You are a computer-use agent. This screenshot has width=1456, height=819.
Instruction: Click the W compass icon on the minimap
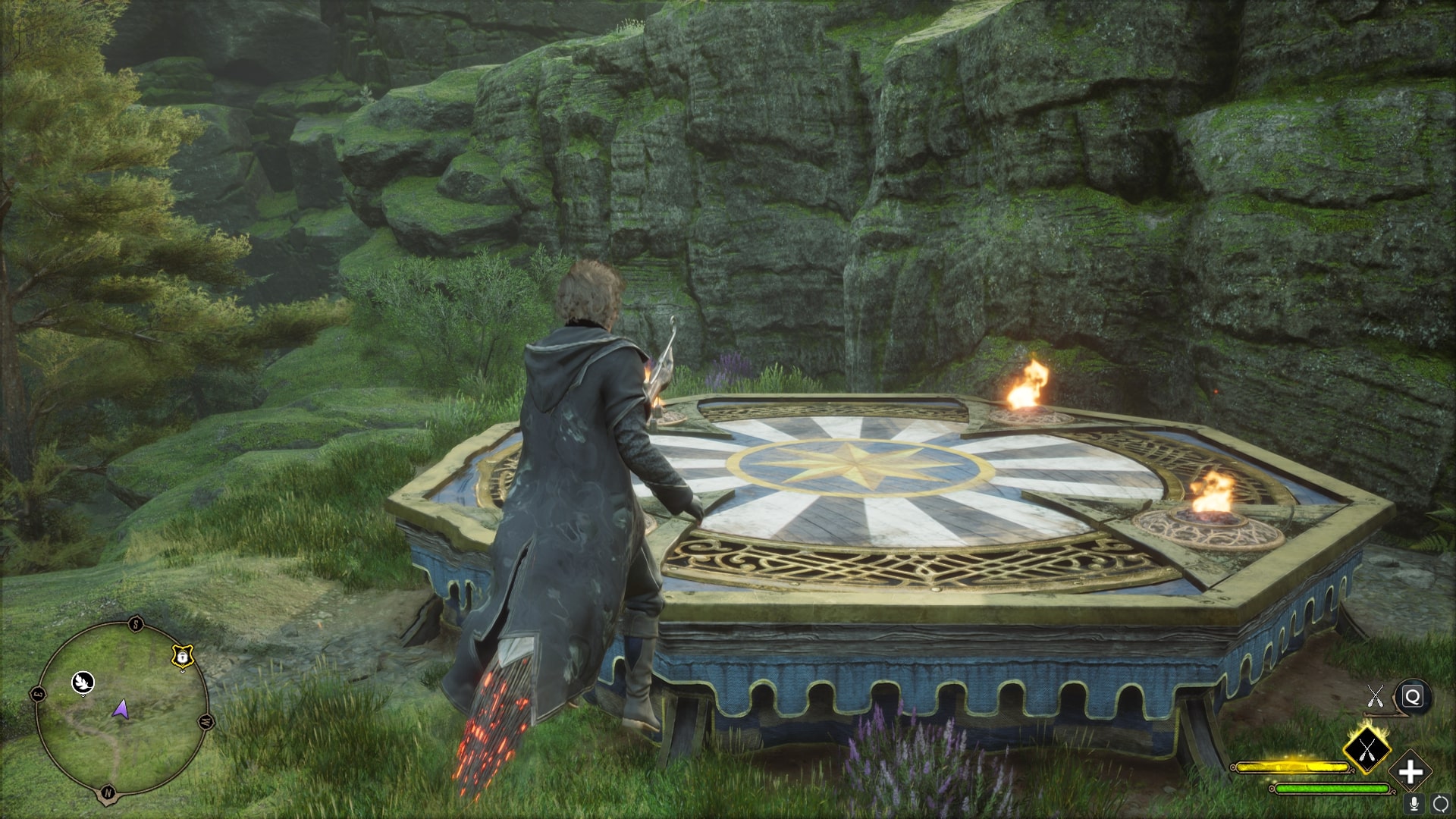pyautogui.click(x=206, y=720)
